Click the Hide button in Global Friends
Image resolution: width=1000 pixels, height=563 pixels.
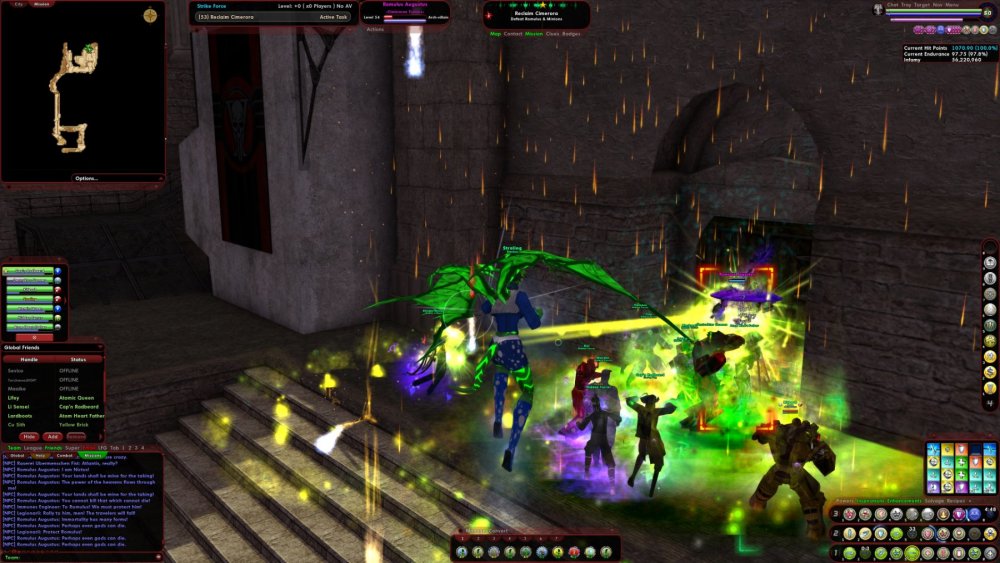[29, 436]
